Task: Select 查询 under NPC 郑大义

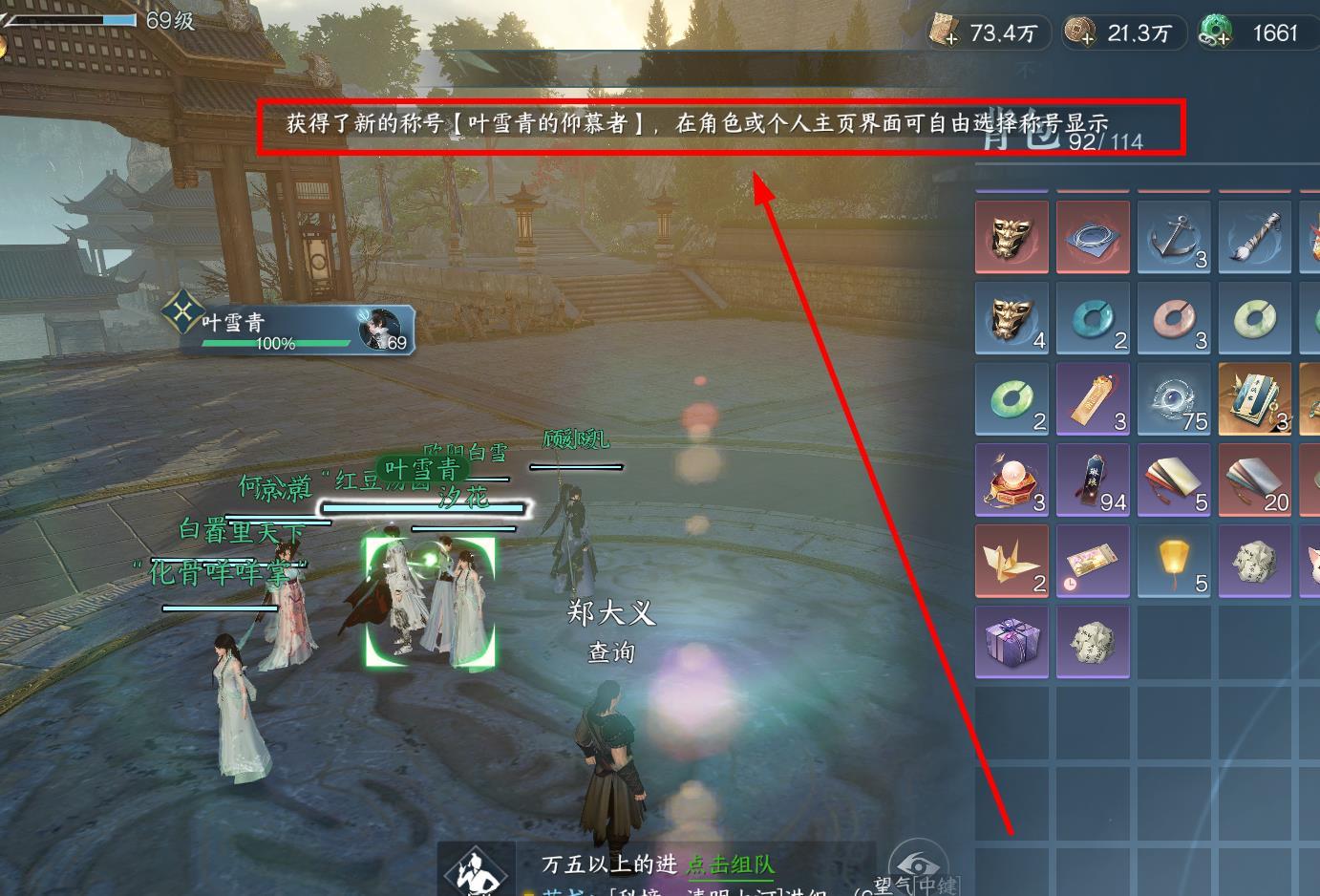Action: [610, 652]
